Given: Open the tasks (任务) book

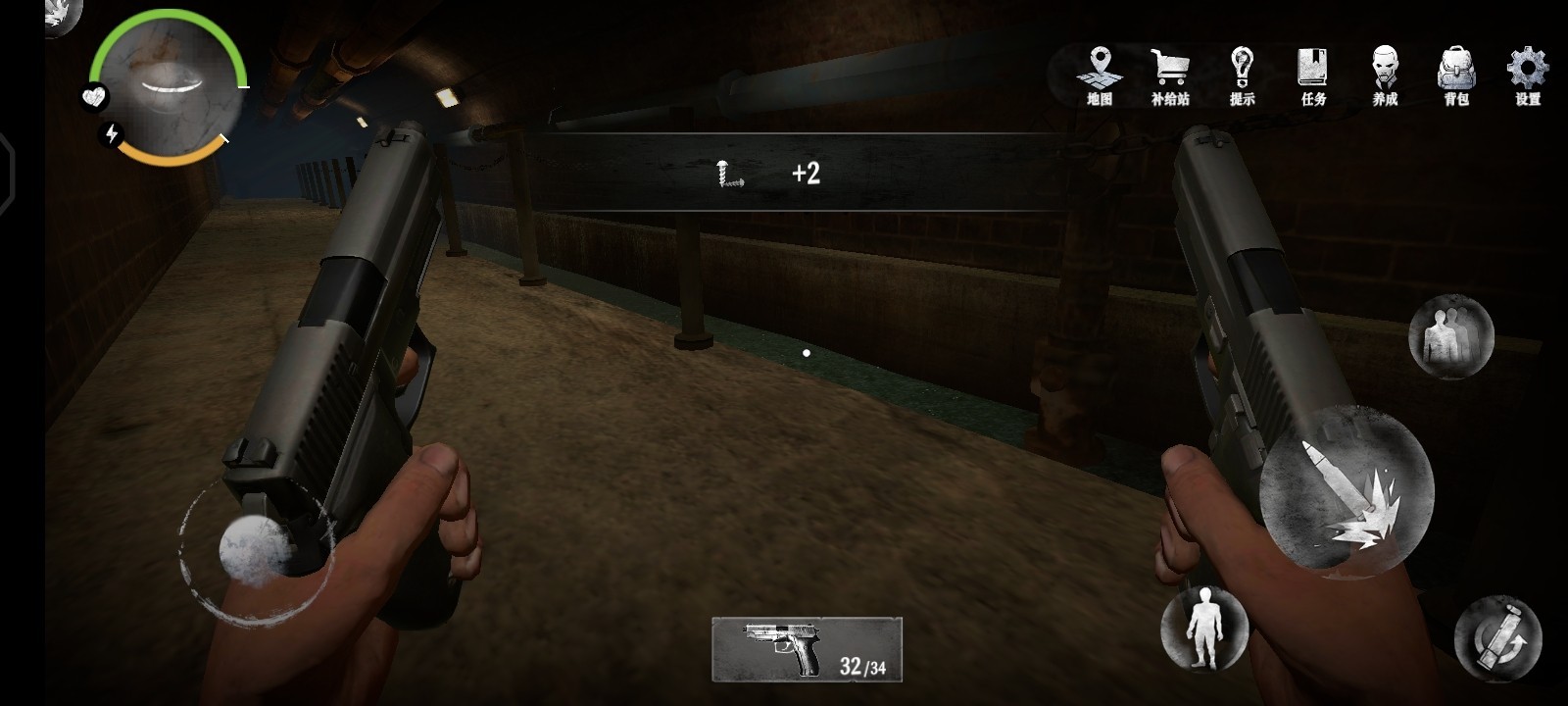Looking at the screenshot, I should click(1313, 75).
